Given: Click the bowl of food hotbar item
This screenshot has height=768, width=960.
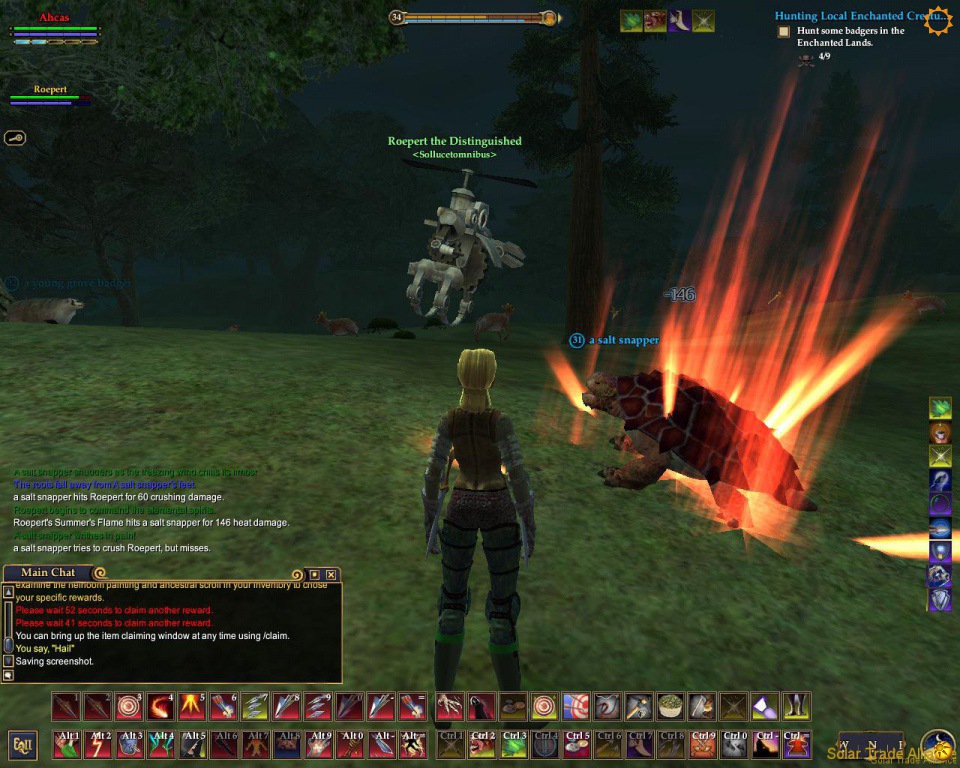Looking at the screenshot, I should [x=670, y=706].
